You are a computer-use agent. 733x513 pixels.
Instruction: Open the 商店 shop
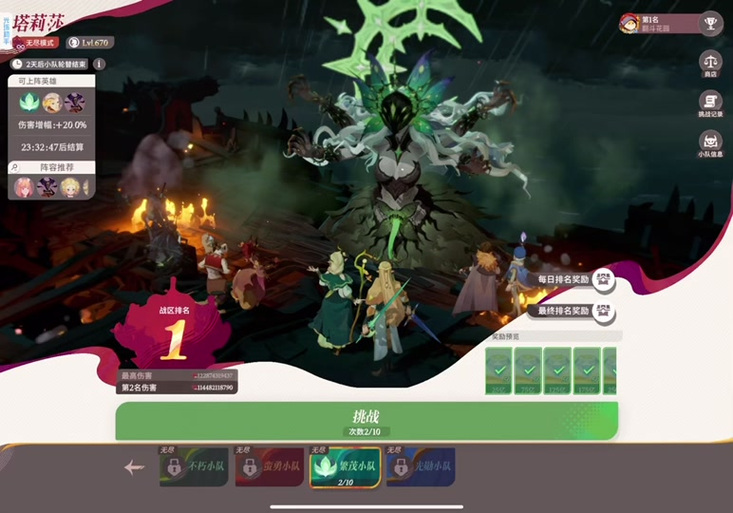(x=710, y=63)
